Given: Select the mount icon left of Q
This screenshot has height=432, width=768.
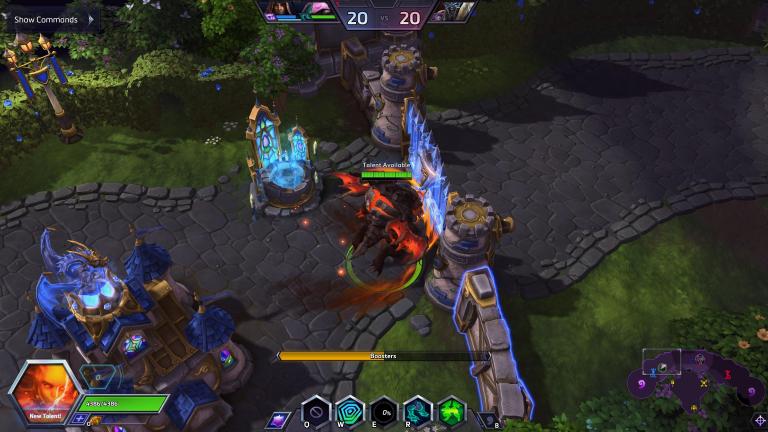Looking at the screenshot, I should coord(278,419).
